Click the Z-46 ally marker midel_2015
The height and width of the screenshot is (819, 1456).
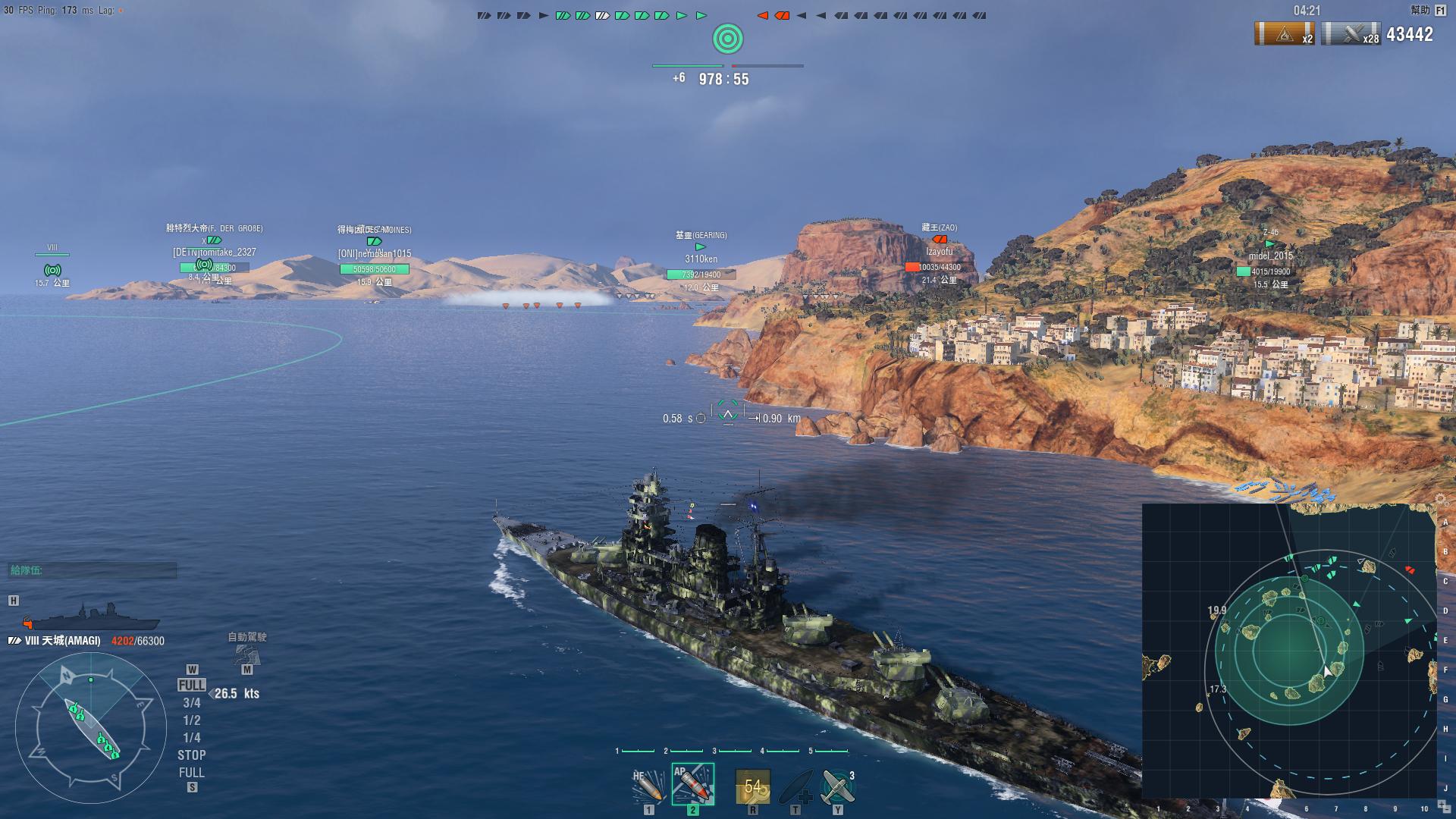[1270, 256]
